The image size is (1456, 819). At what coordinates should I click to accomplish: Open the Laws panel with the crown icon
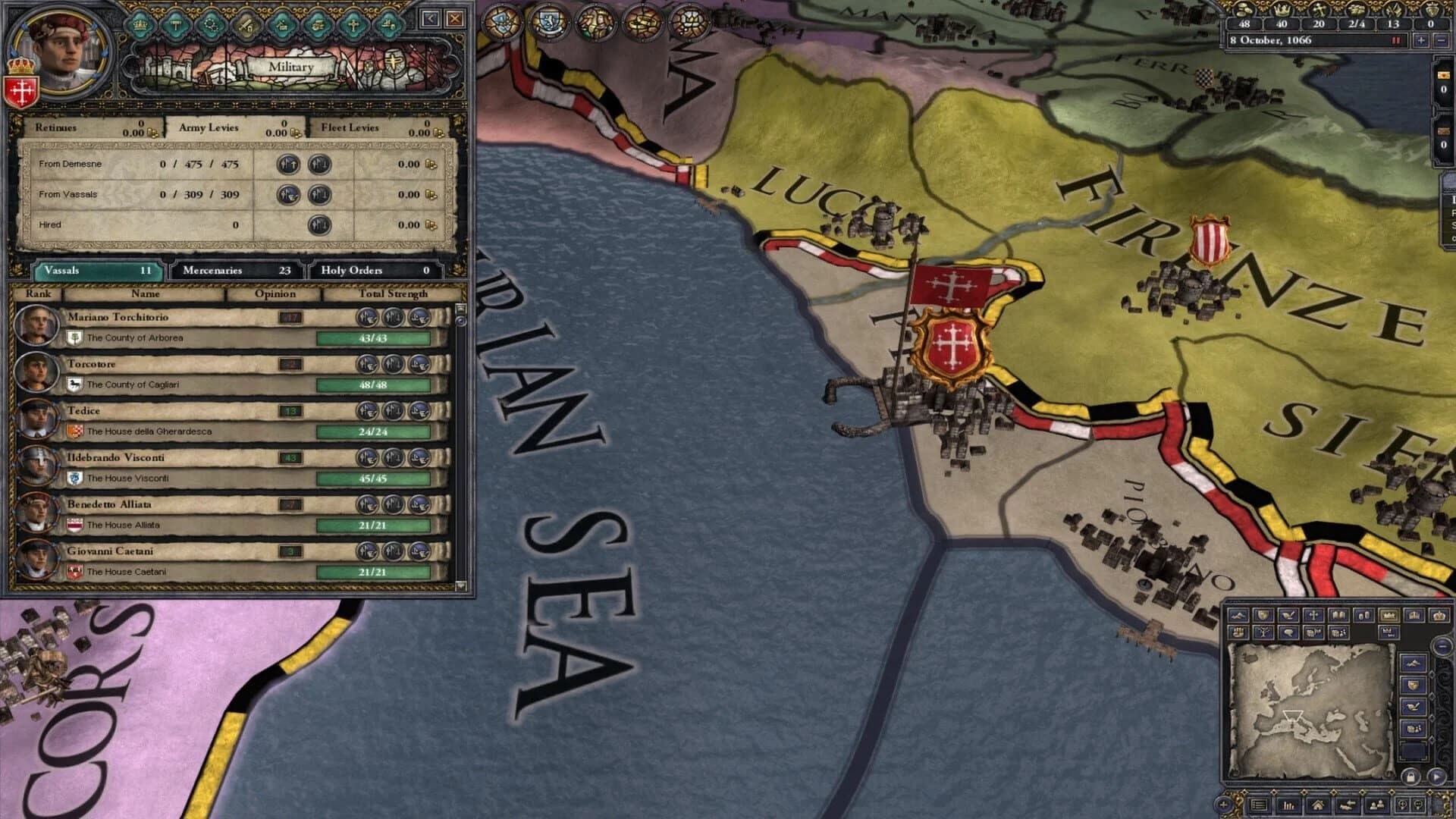[x=140, y=24]
